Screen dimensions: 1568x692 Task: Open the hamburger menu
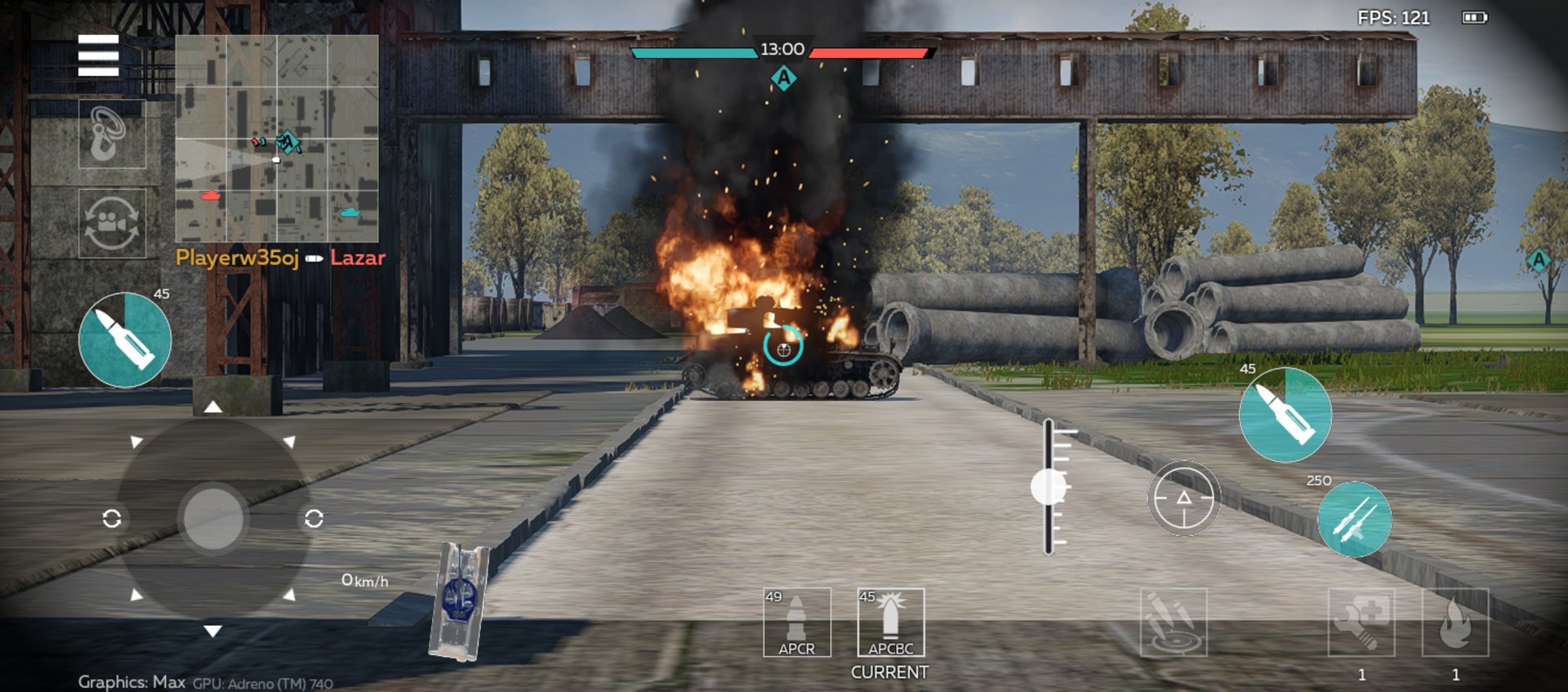(98, 56)
